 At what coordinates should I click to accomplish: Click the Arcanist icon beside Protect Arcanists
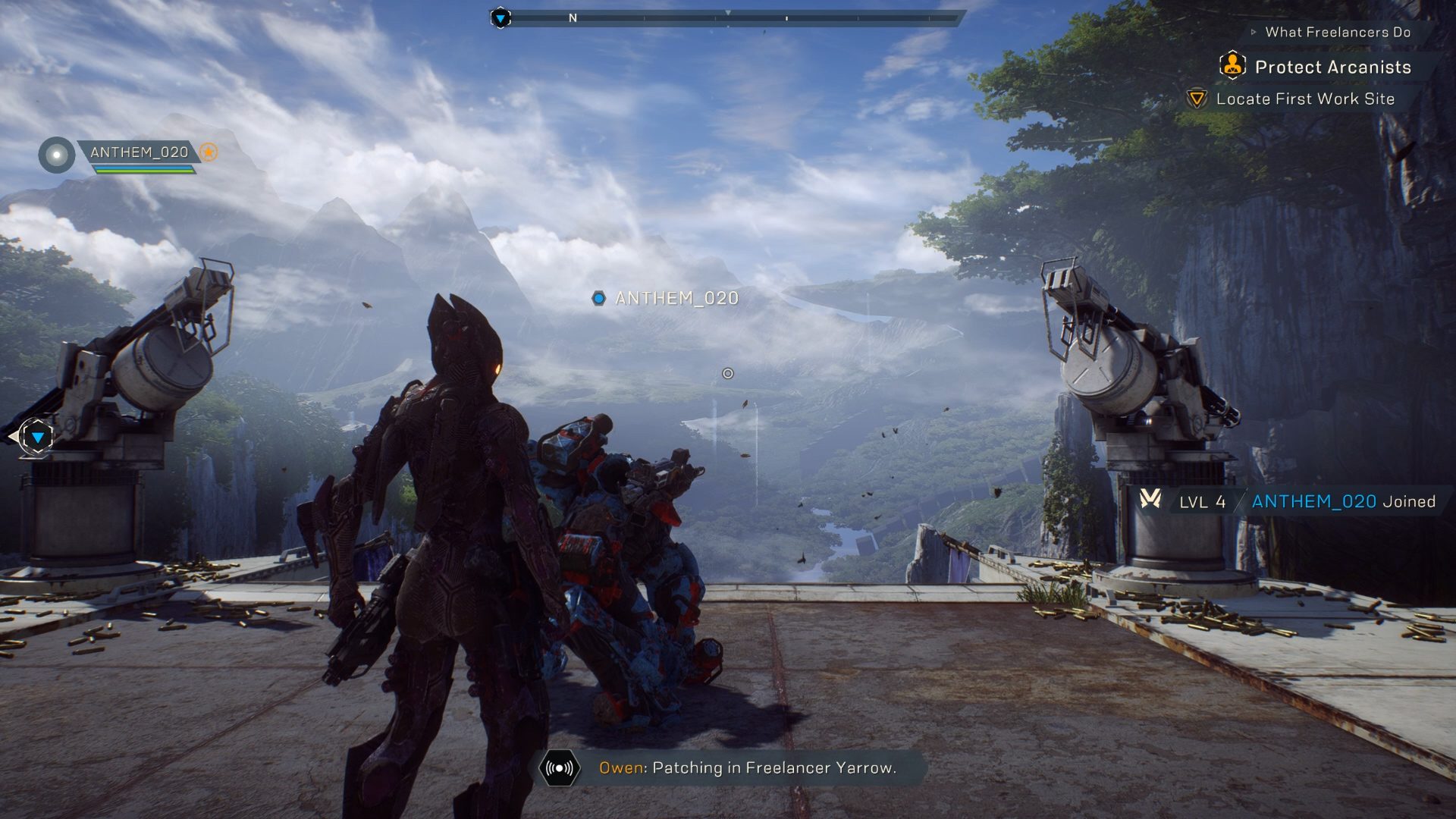(x=1235, y=67)
